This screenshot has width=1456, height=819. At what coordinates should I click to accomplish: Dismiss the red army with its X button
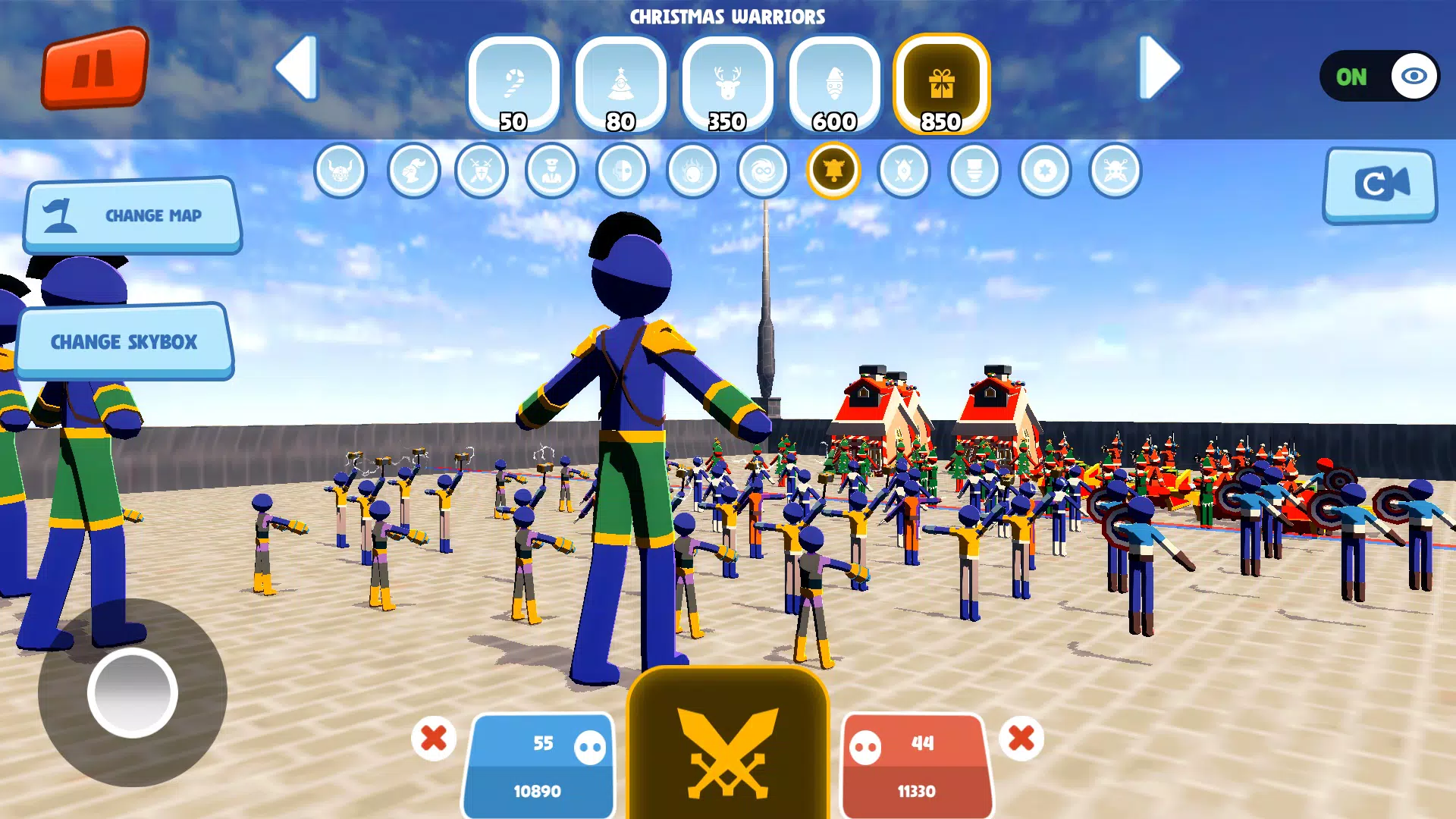point(1022,737)
